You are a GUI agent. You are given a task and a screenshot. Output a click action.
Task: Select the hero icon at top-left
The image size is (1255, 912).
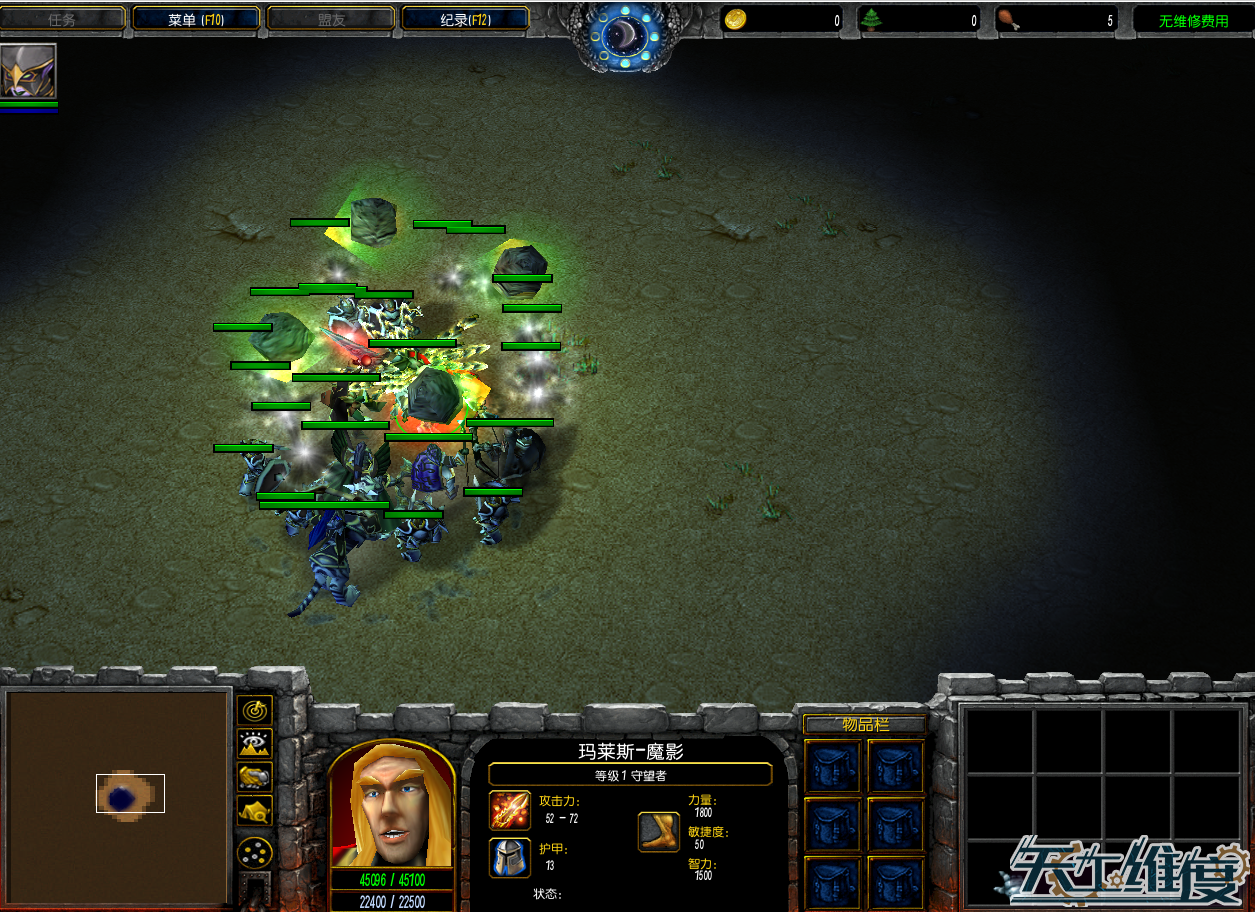(x=28, y=71)
